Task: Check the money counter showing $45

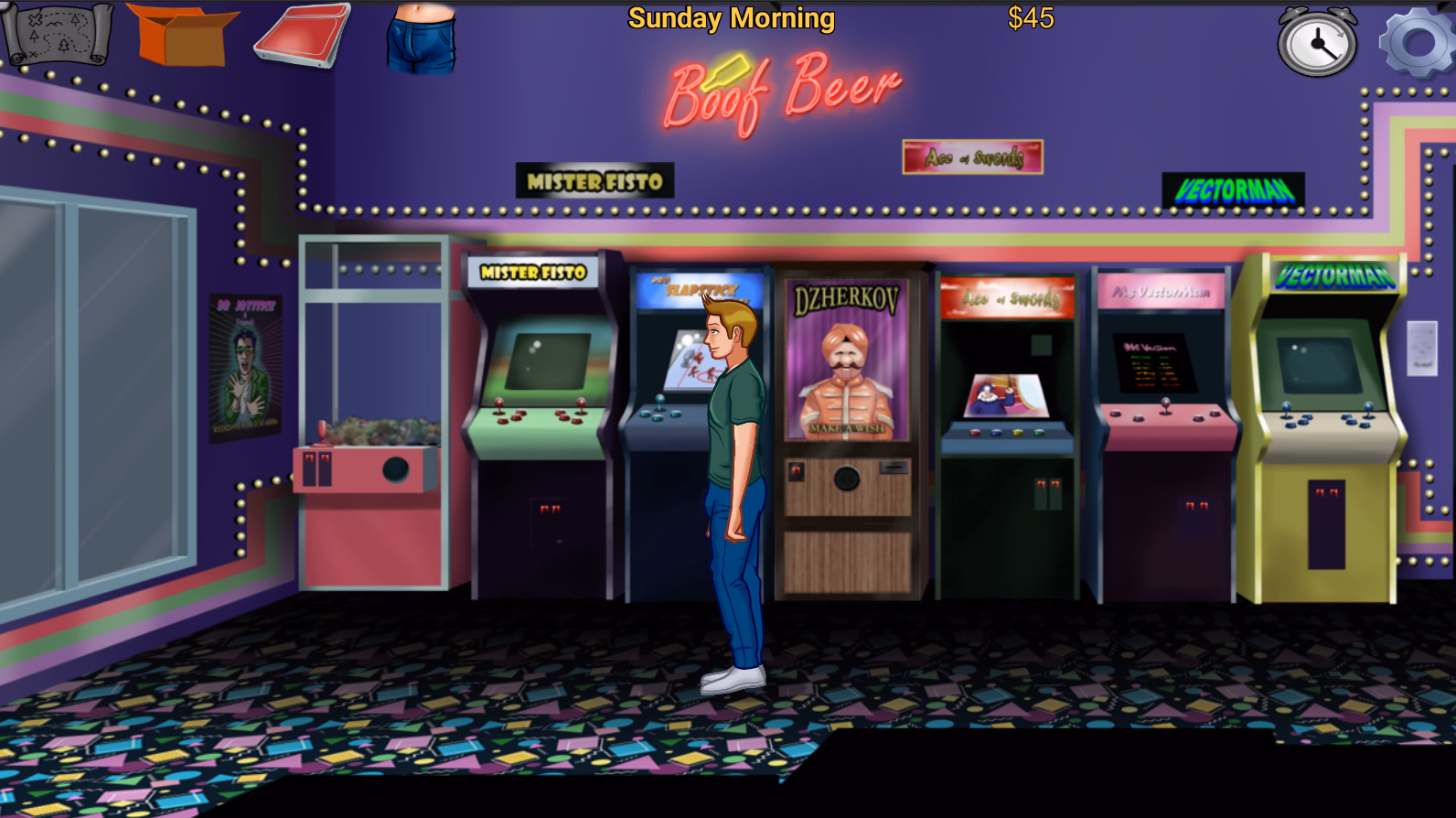Action: click(x=1029, y=18)
